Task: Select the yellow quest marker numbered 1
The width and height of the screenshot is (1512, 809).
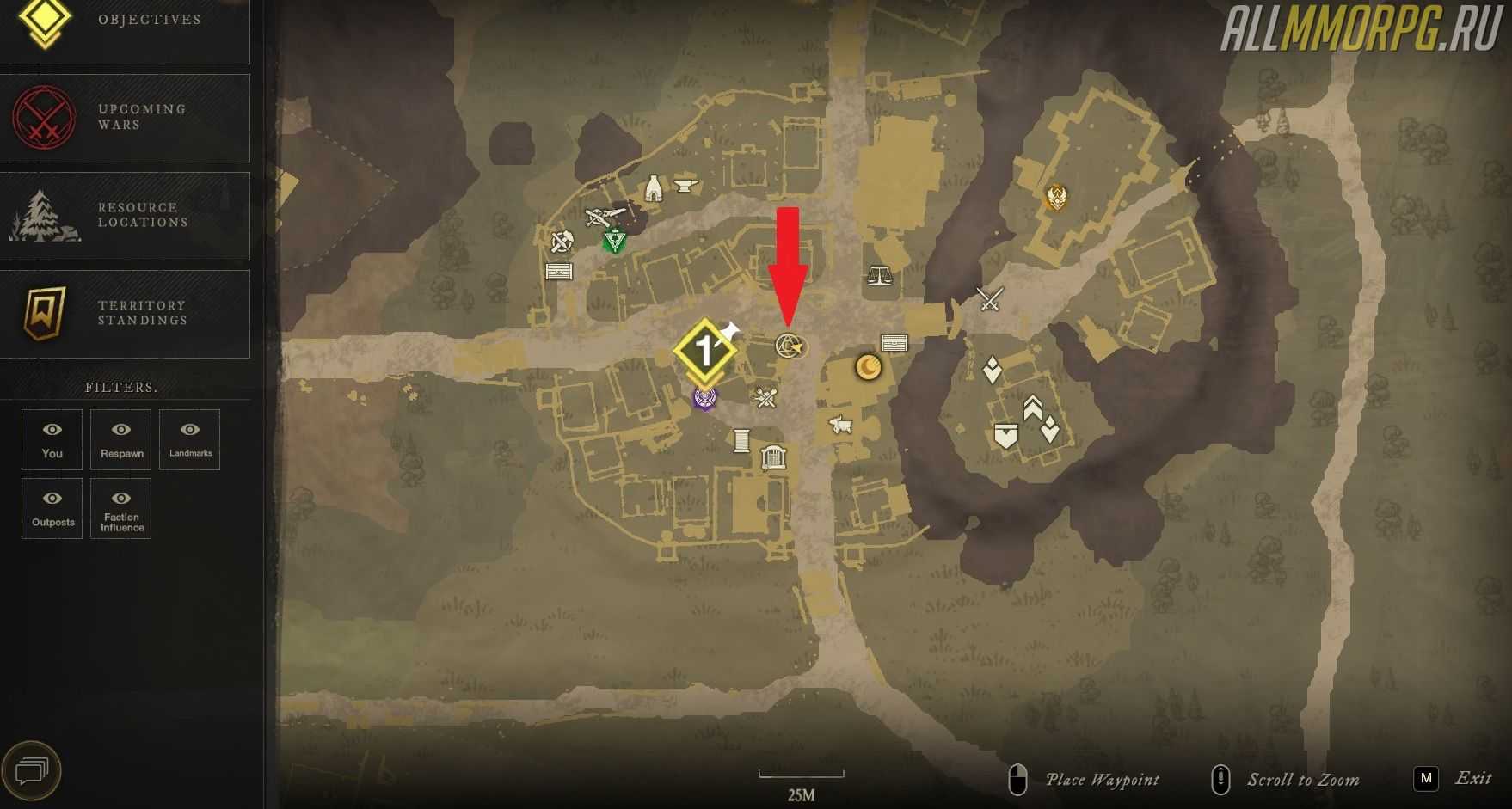Action: click(704, 351)
